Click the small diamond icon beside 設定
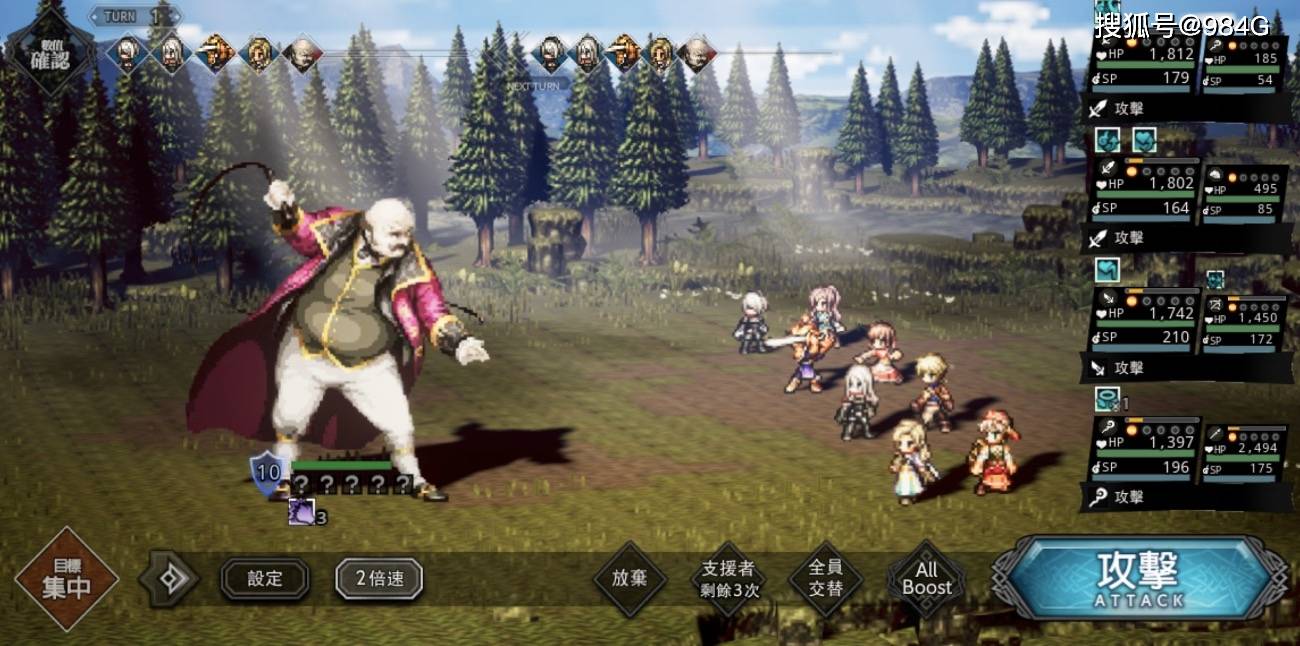This screenshot has width=1300, height=646. 169,578
